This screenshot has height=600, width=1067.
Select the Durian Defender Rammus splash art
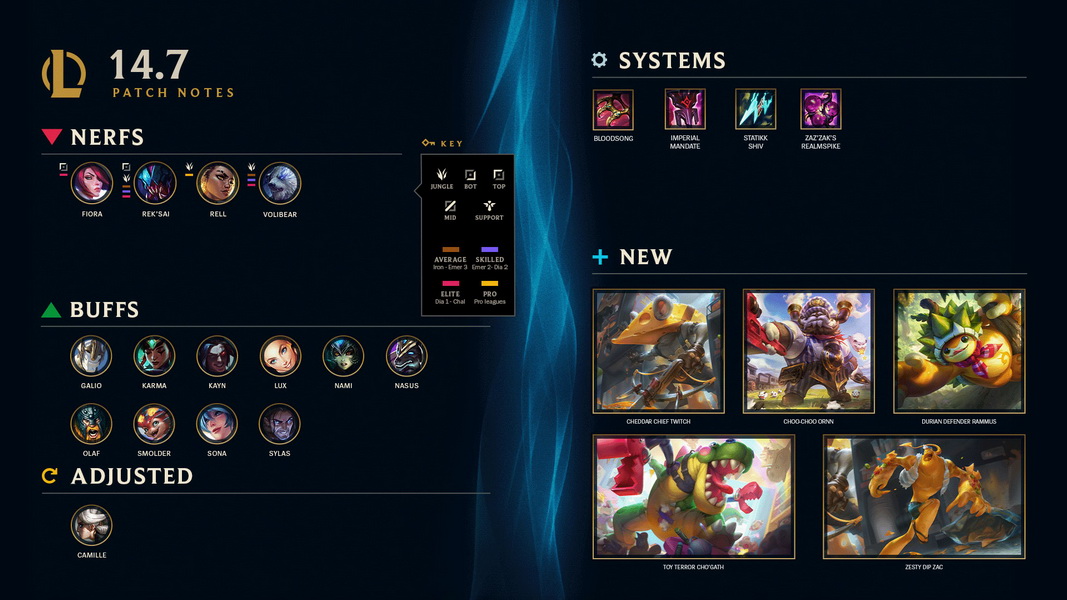pyautogui.click(x=959, y=351)
